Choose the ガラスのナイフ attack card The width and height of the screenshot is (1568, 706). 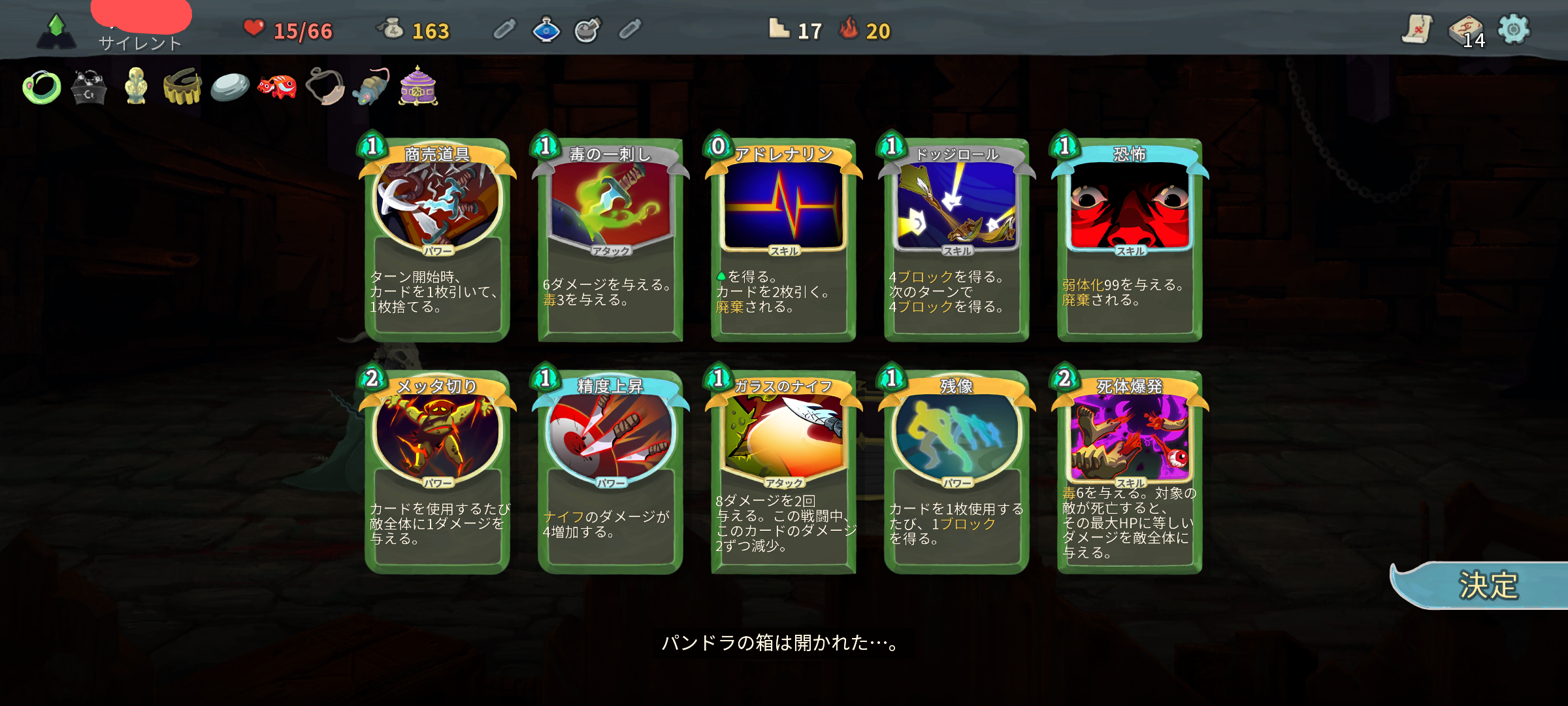click(x=783, y=472)
